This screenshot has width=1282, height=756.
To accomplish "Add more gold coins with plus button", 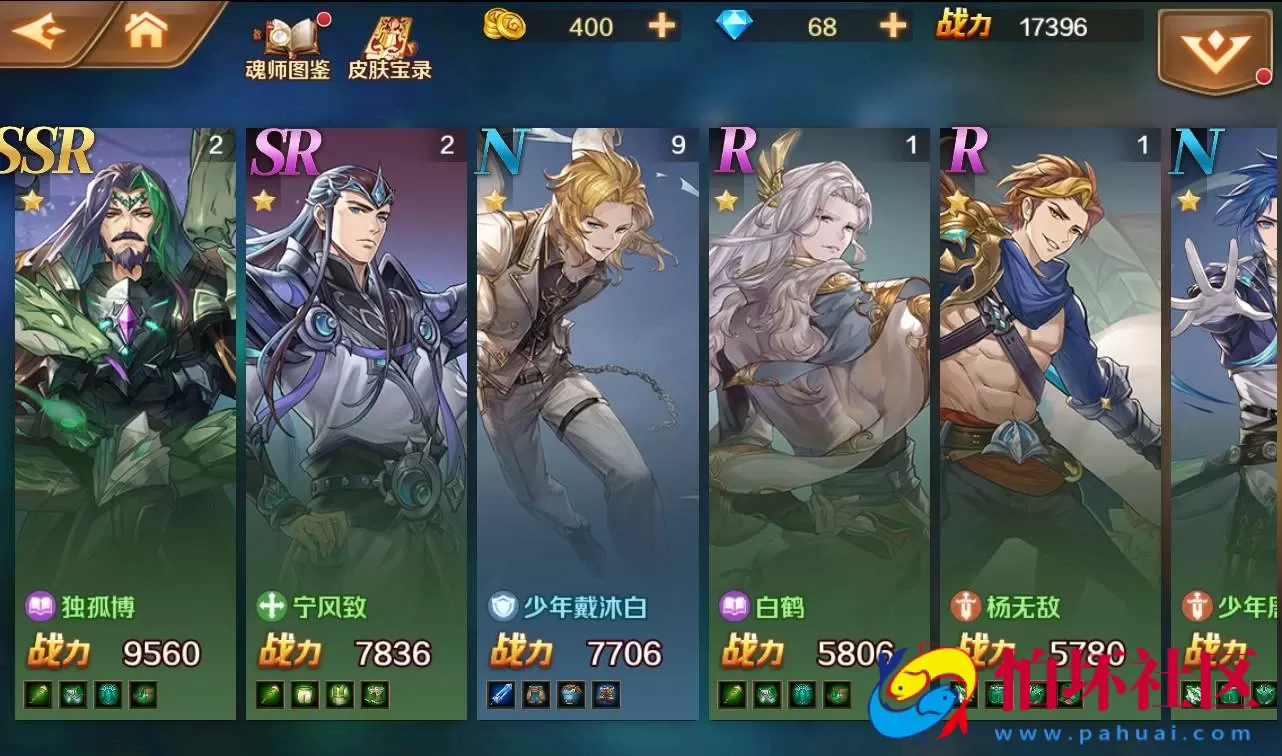I will click(x=662, y=26).
